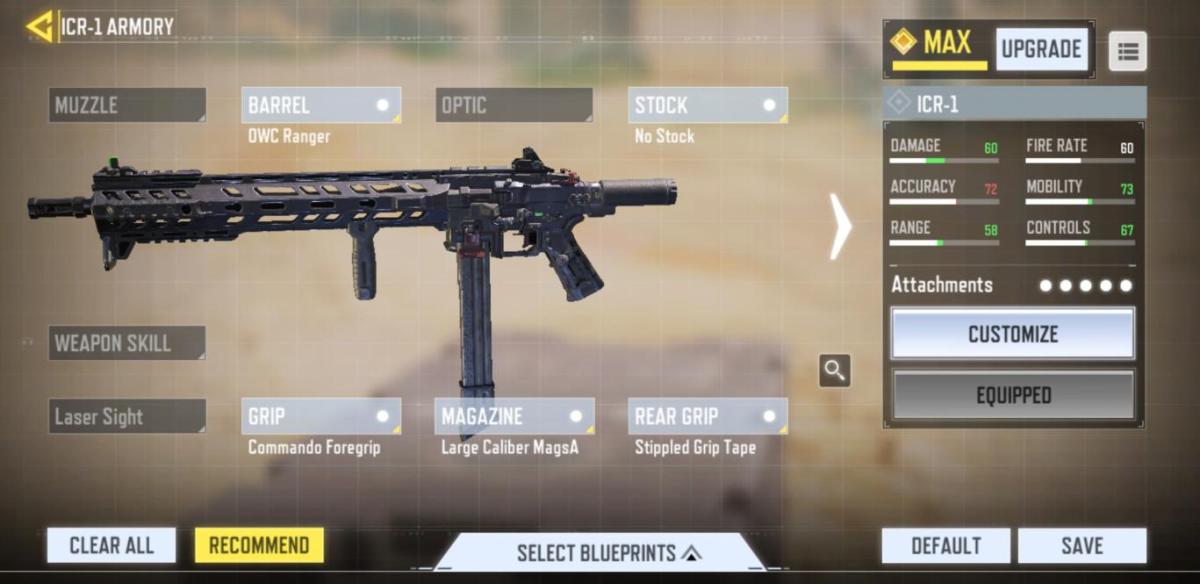Screen dimensions: 1200x584
Task: Inspect the weapon with the magnifier icon
Action: [835, 371]
